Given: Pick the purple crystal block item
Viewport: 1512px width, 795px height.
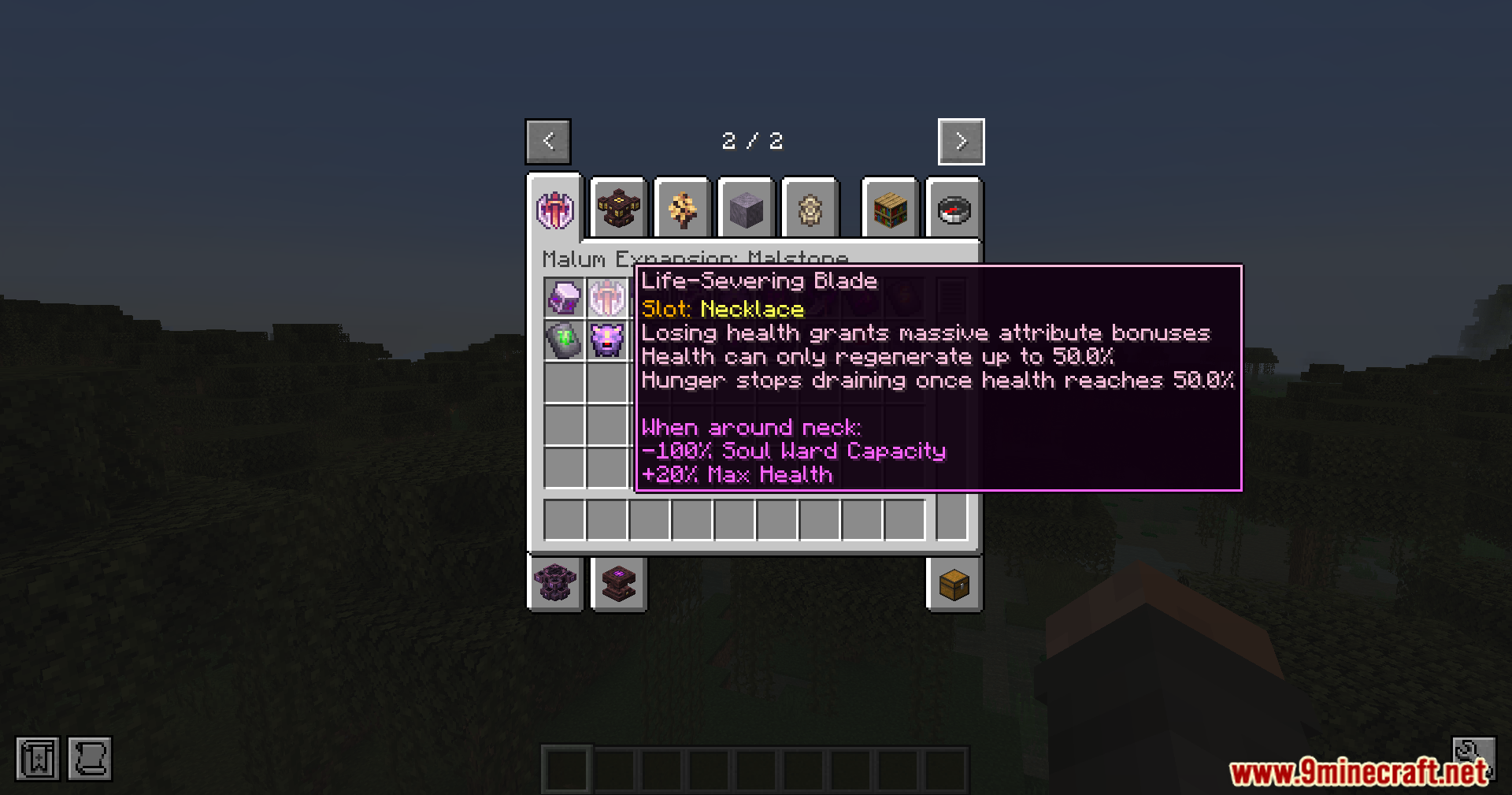Looking at the screenshot, I should pos(565,299).
